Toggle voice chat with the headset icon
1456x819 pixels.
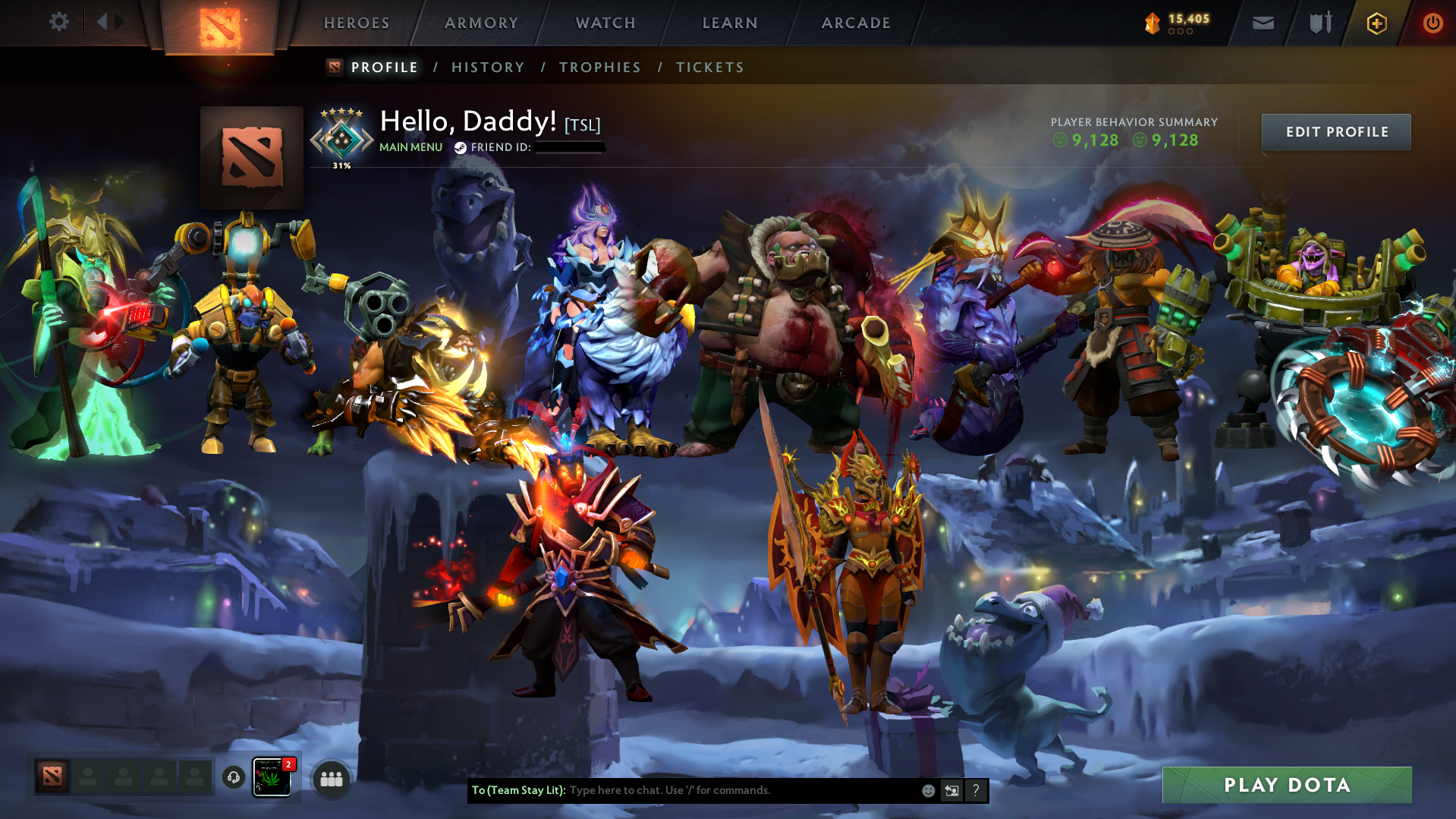coord(233,777)
